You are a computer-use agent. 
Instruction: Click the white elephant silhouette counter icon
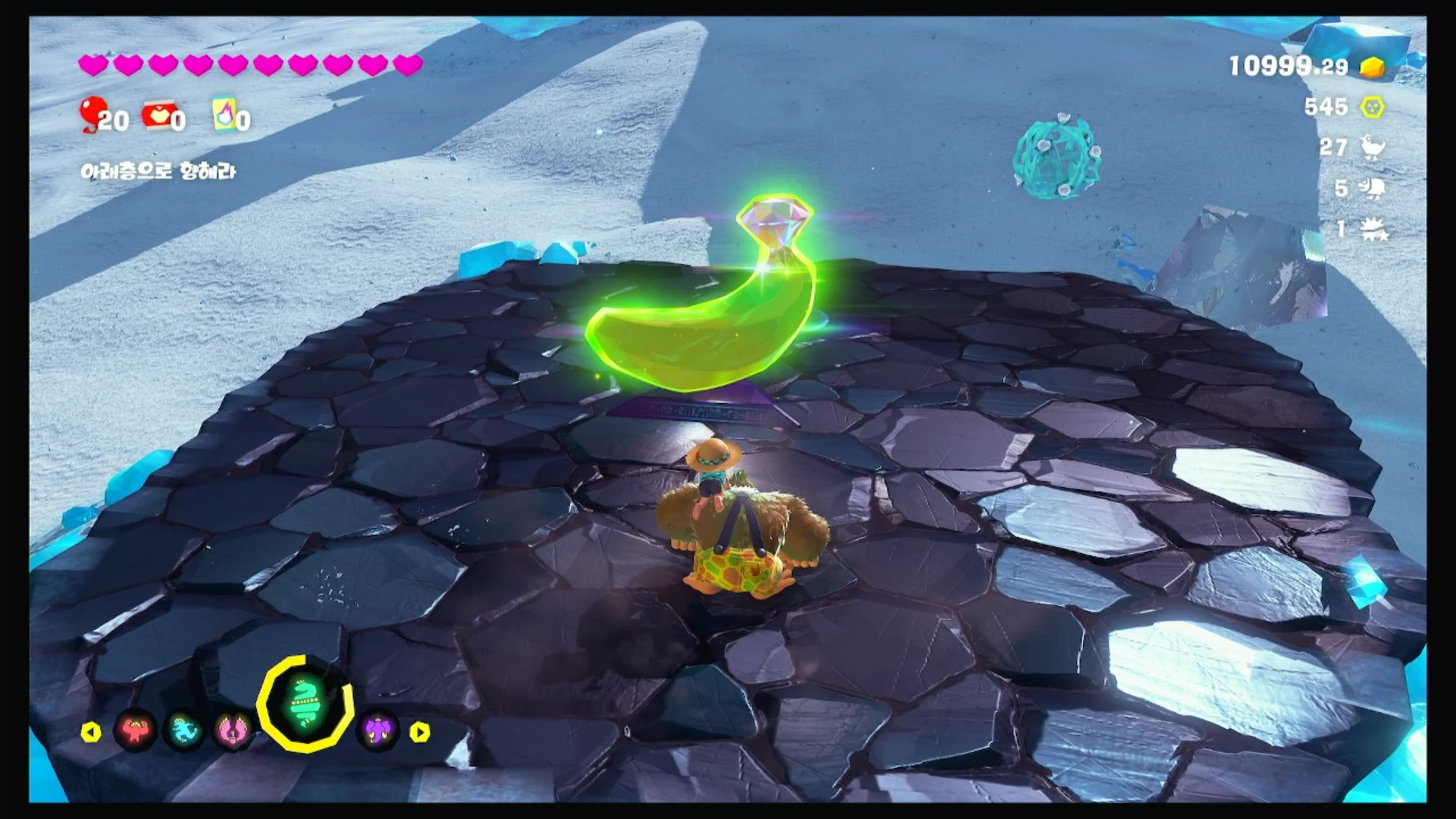[x=1372, y=188]
